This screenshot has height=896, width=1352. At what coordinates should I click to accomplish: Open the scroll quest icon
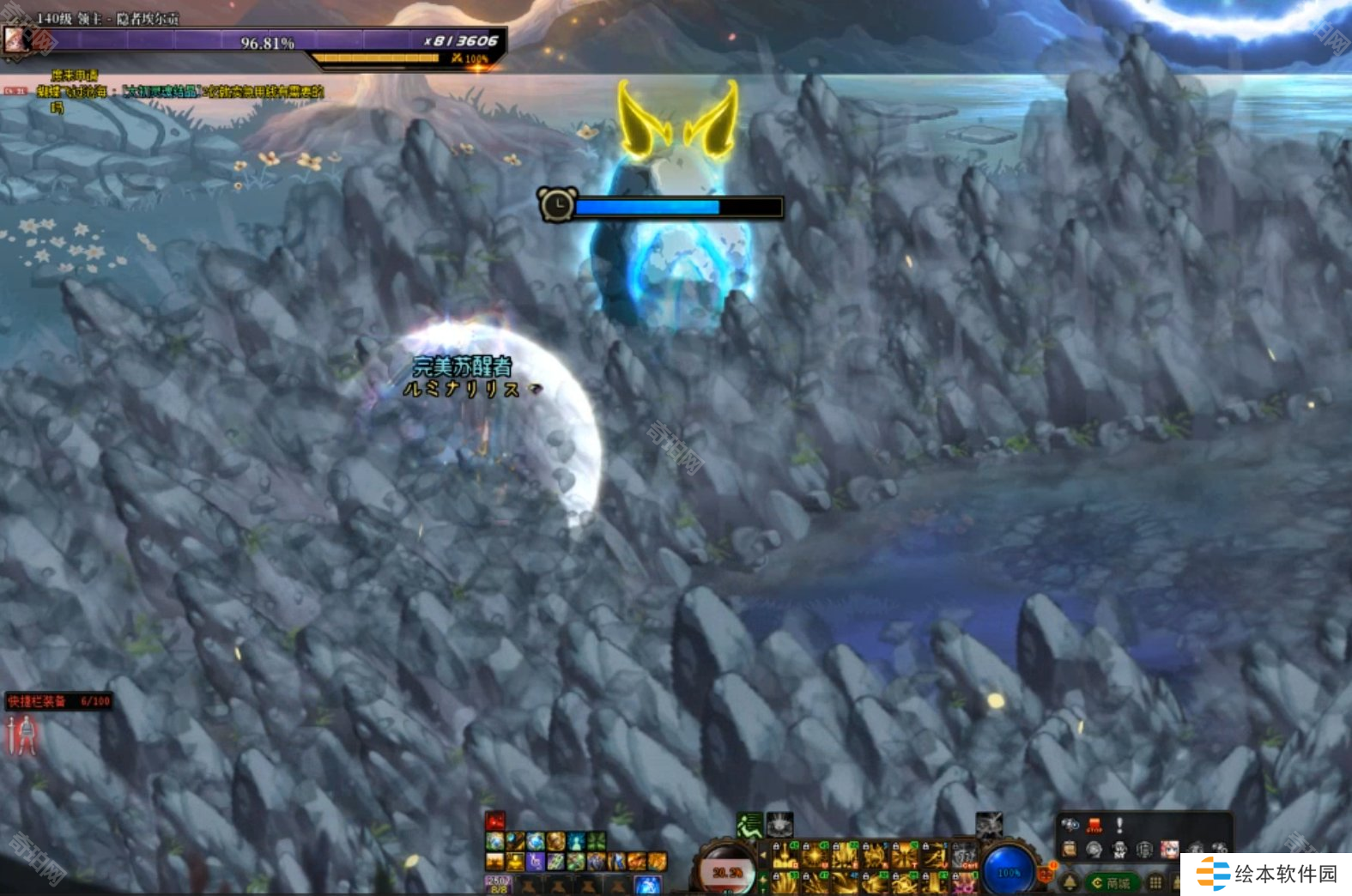1070,851
